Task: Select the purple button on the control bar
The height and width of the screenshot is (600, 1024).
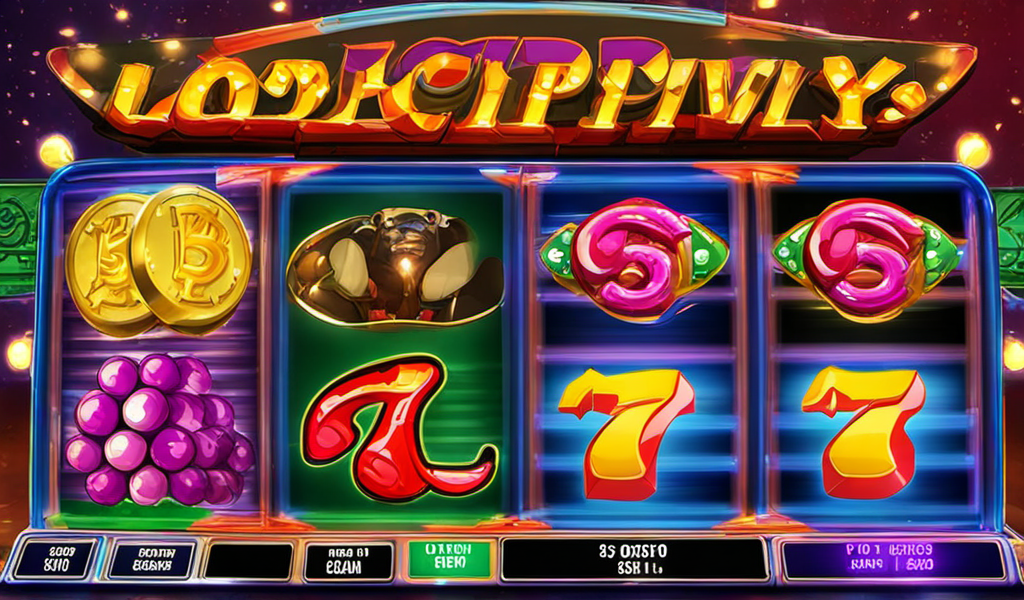Action: 893,560
